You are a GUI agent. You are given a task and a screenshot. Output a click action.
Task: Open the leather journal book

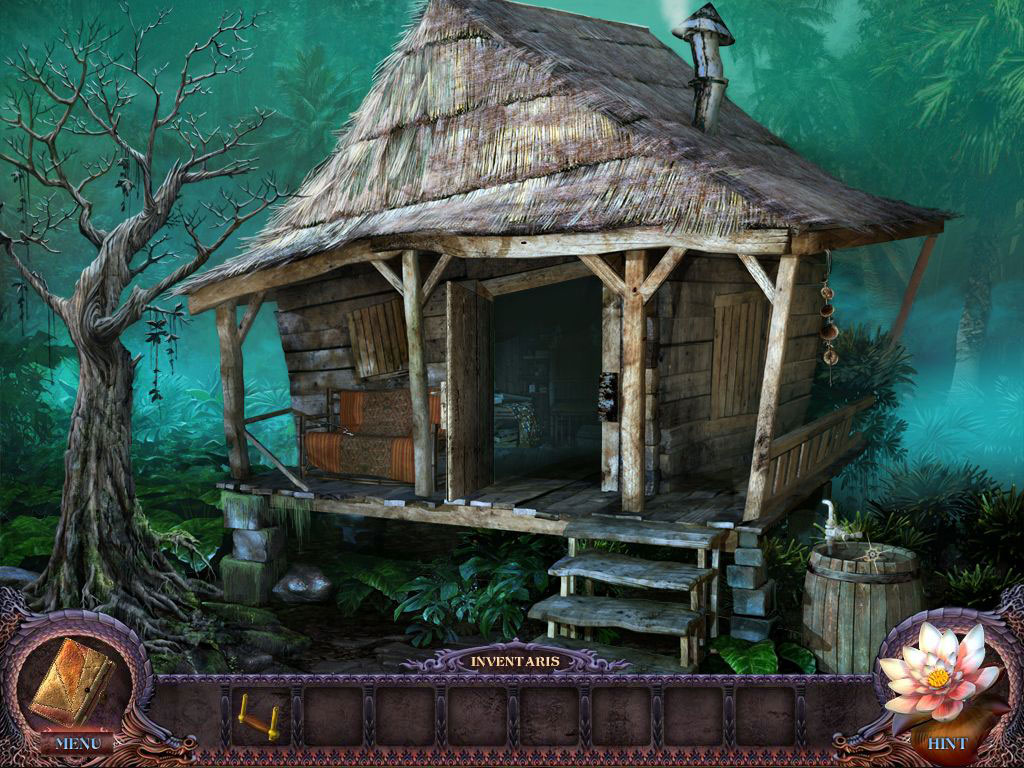(72, 680)
